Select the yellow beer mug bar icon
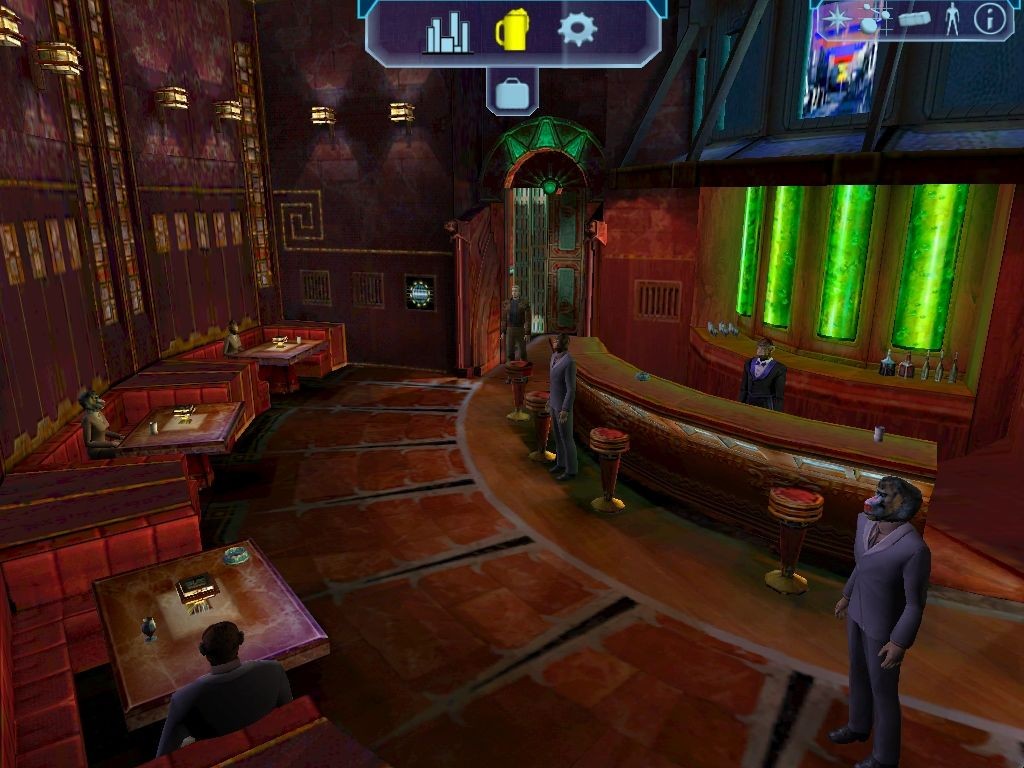 (512, 31)
